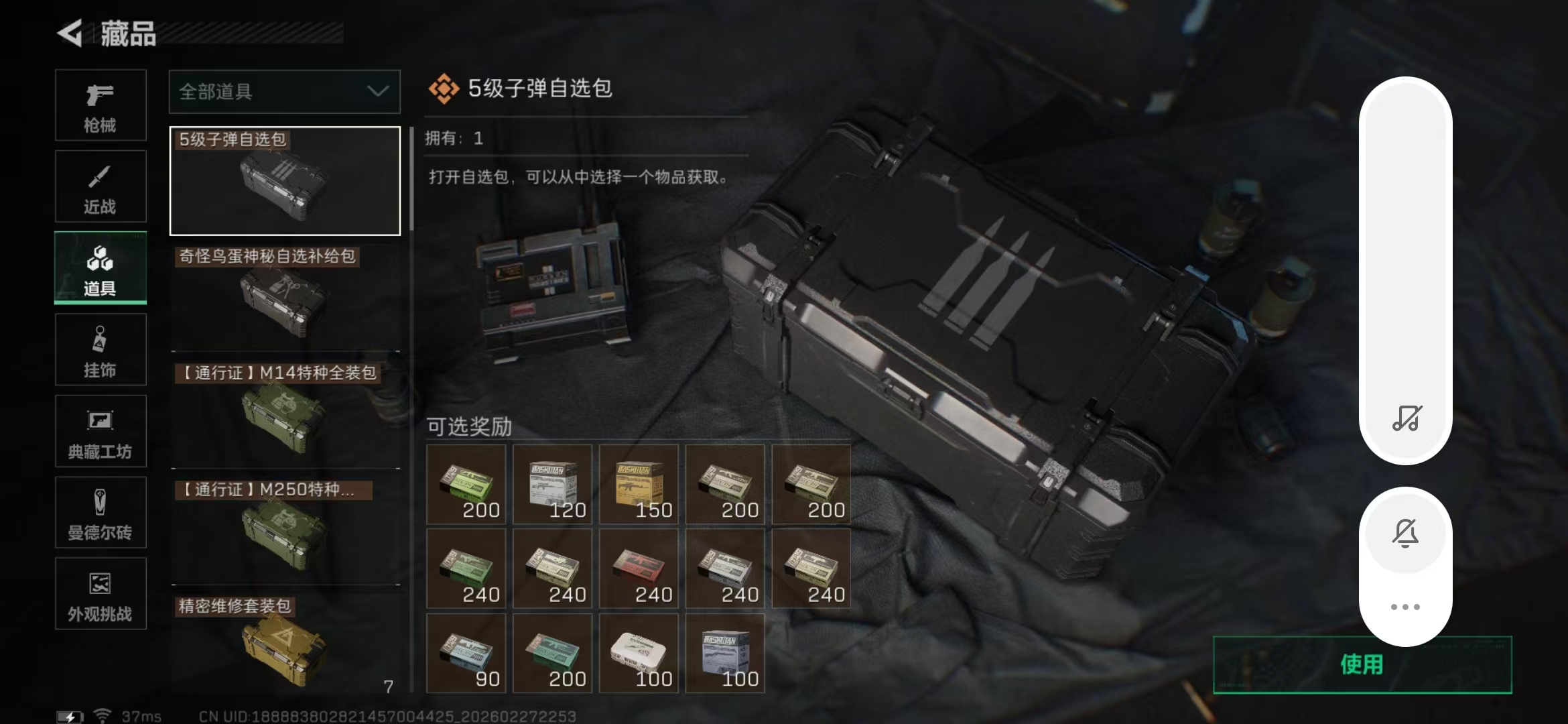Click the white side control bar

tap(1406, 268)
